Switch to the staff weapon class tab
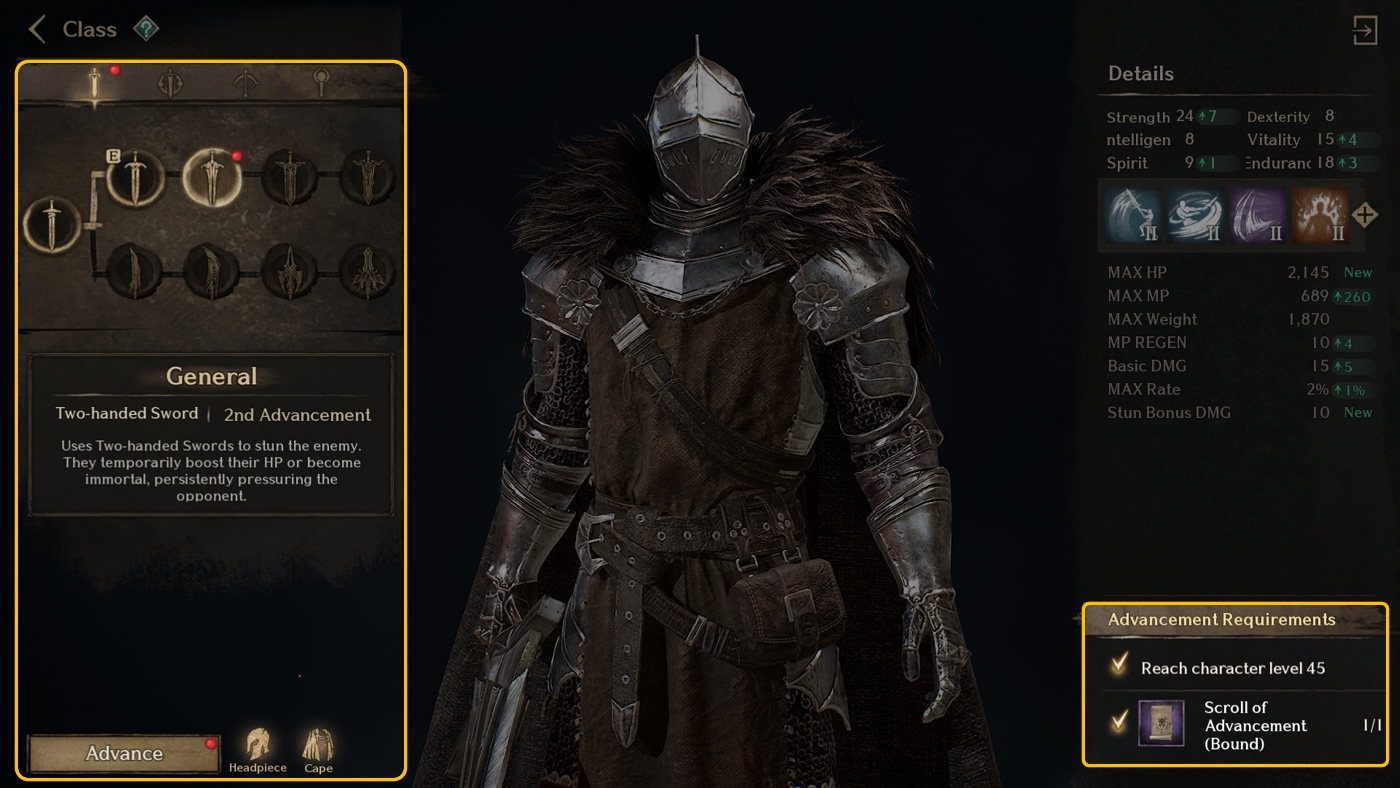Viewport: 1400px width, 788px height. tap(321, 83)
